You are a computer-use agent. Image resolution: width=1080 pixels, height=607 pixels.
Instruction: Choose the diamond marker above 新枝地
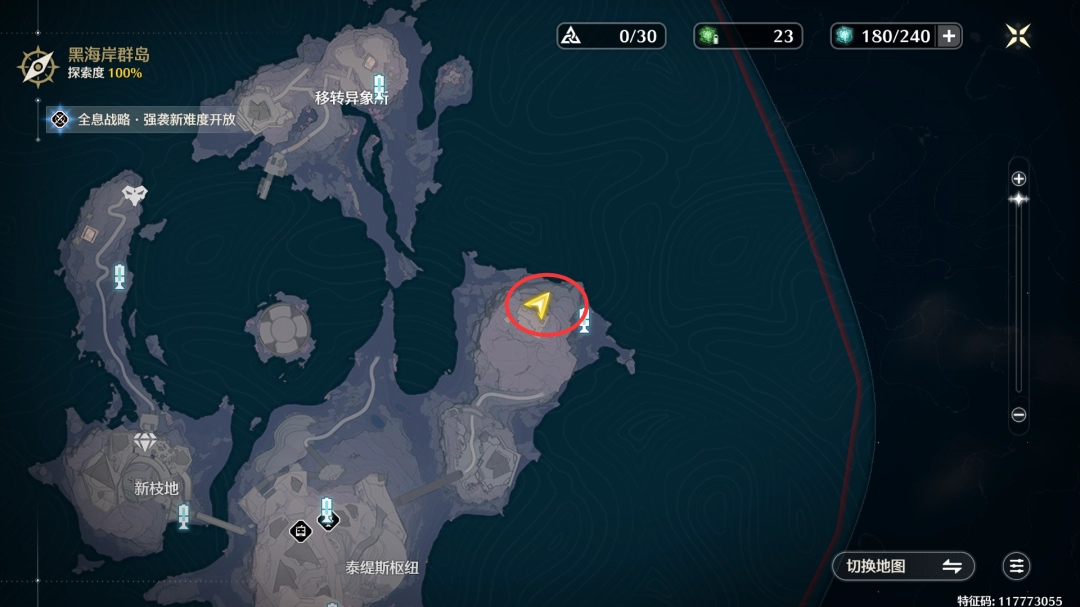(146, 442)
